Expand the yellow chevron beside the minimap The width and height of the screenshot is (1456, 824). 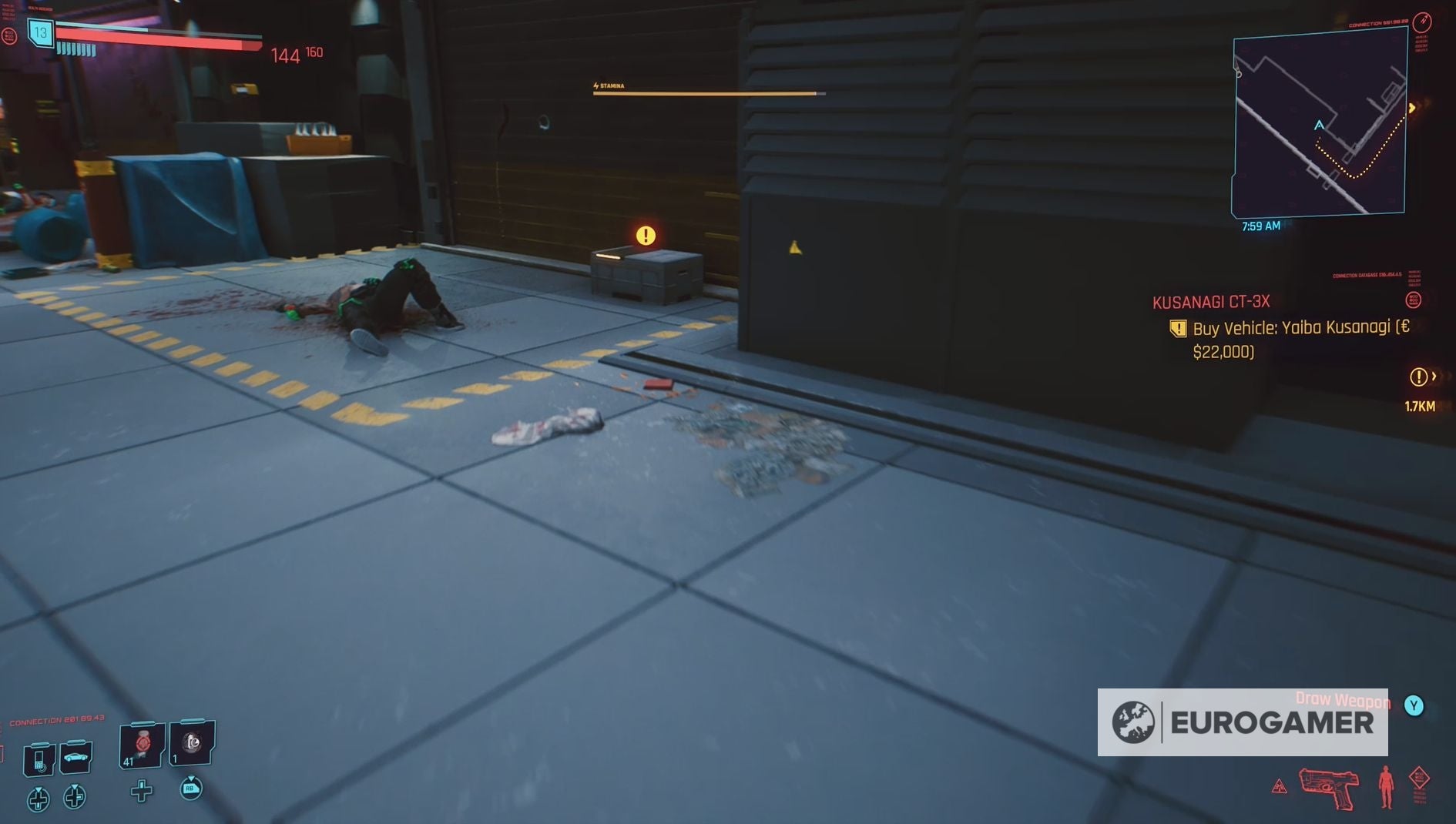click(x=1414, y=109)
